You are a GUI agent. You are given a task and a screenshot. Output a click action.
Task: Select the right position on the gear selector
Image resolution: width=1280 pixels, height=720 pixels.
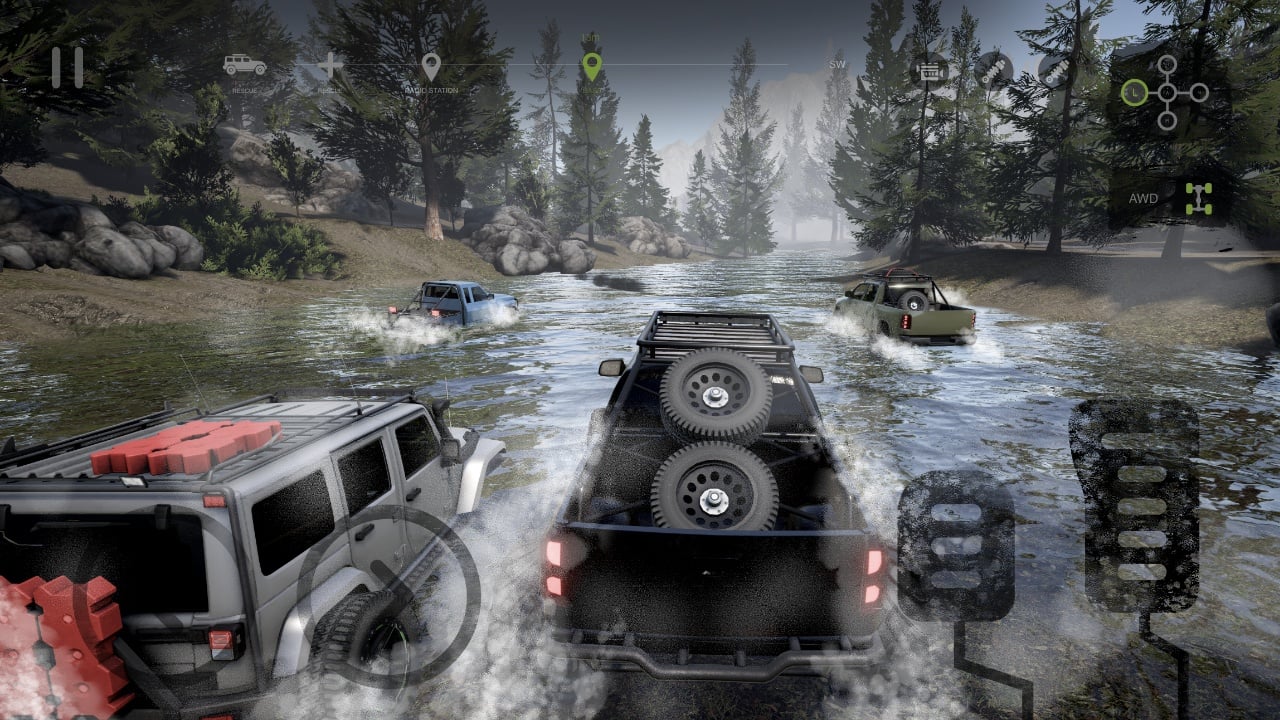point(1198,91)
